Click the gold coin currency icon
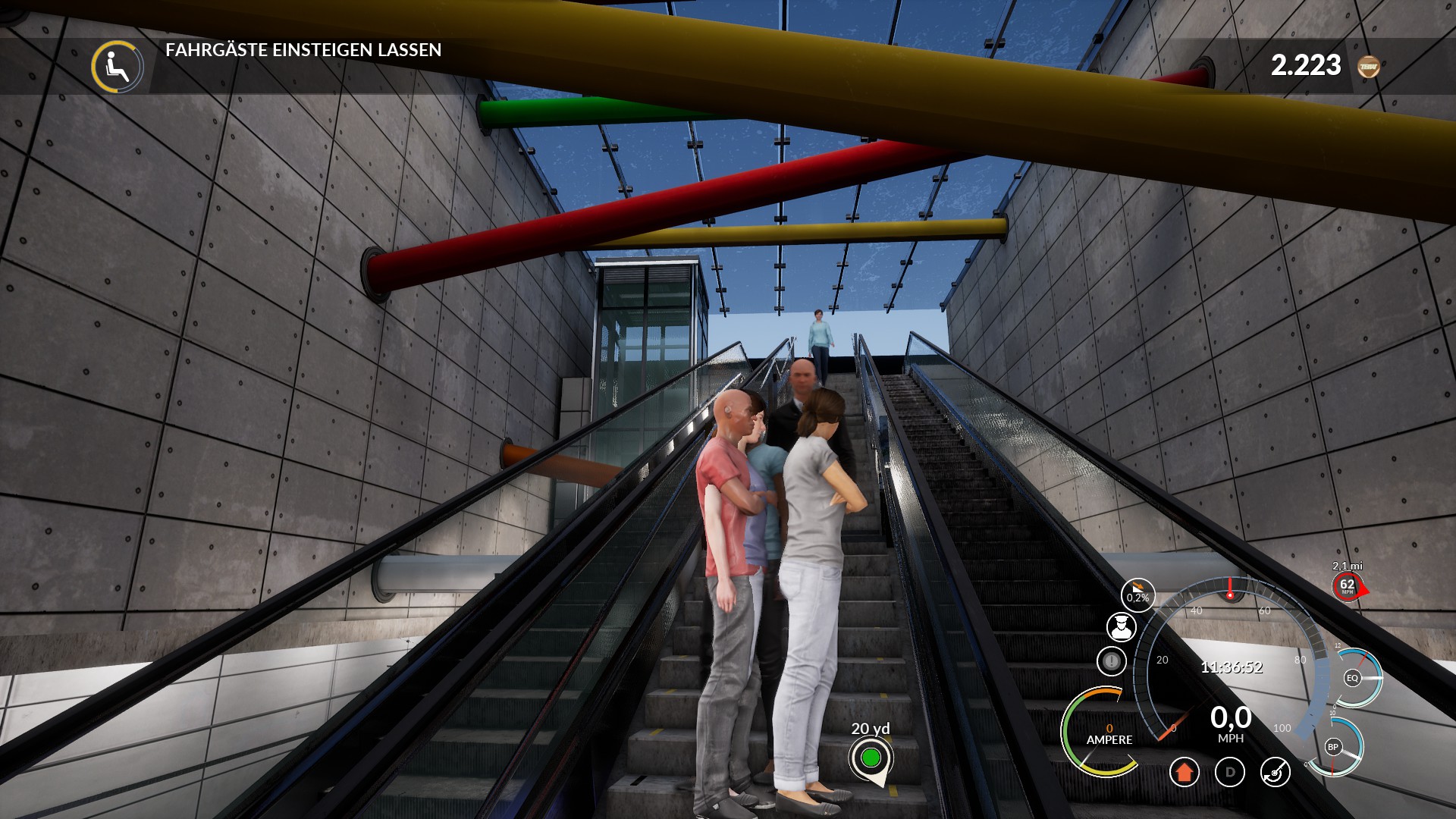Screen dimensions: 1456x819 coord(1369,67)
